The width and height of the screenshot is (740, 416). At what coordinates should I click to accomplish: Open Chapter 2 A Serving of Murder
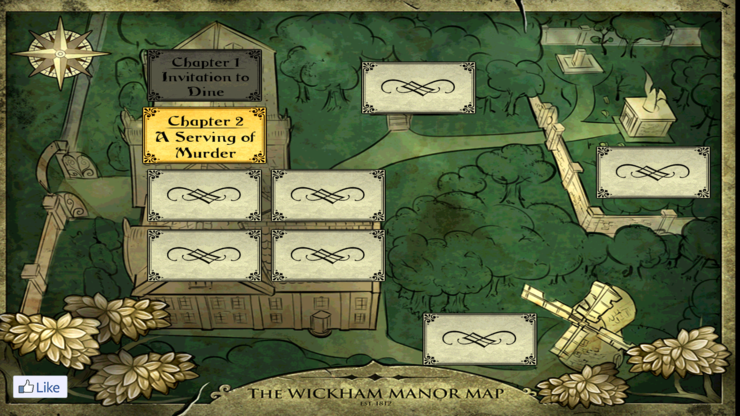coord(204,136)
